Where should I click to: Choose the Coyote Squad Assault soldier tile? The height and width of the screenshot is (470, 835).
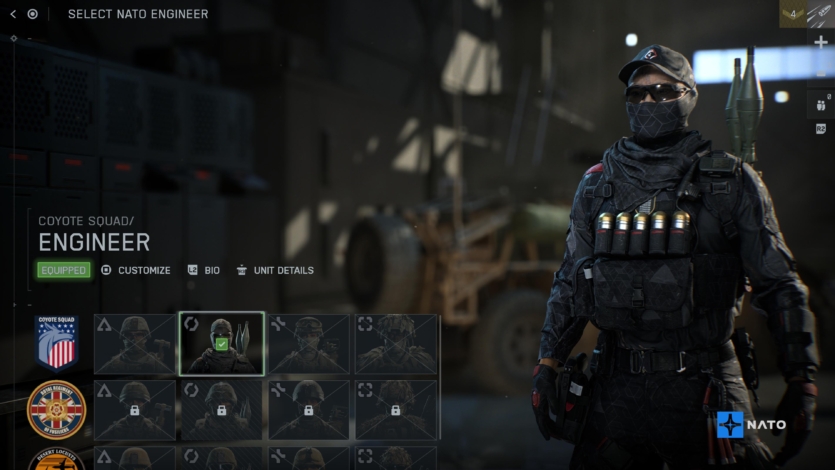(x=135, y=343)
